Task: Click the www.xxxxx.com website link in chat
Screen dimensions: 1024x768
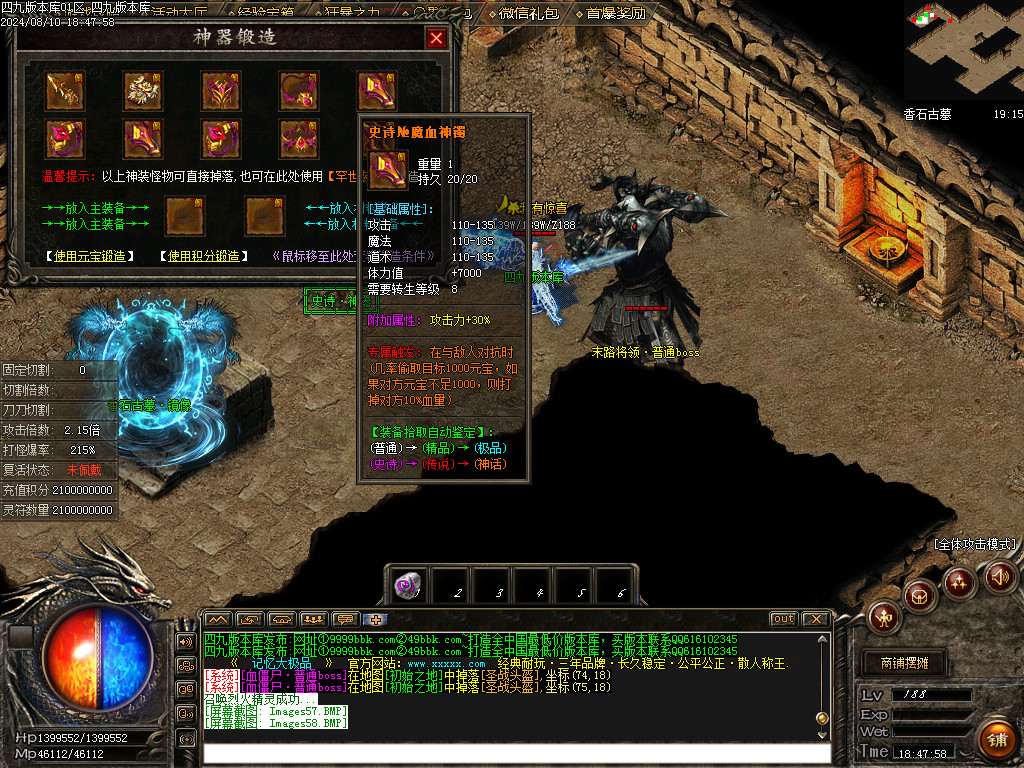Action: coord(446,664)
